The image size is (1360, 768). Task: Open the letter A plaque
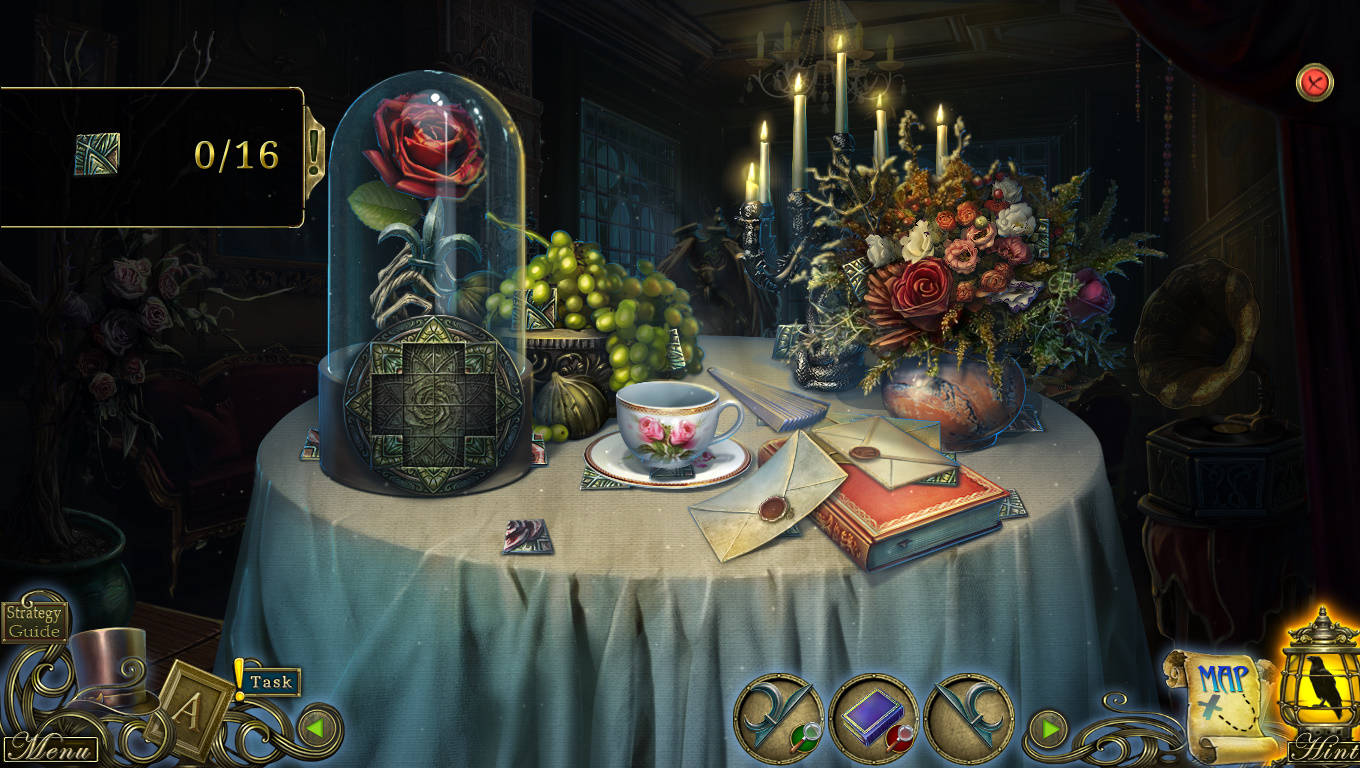tap(188, 709)
